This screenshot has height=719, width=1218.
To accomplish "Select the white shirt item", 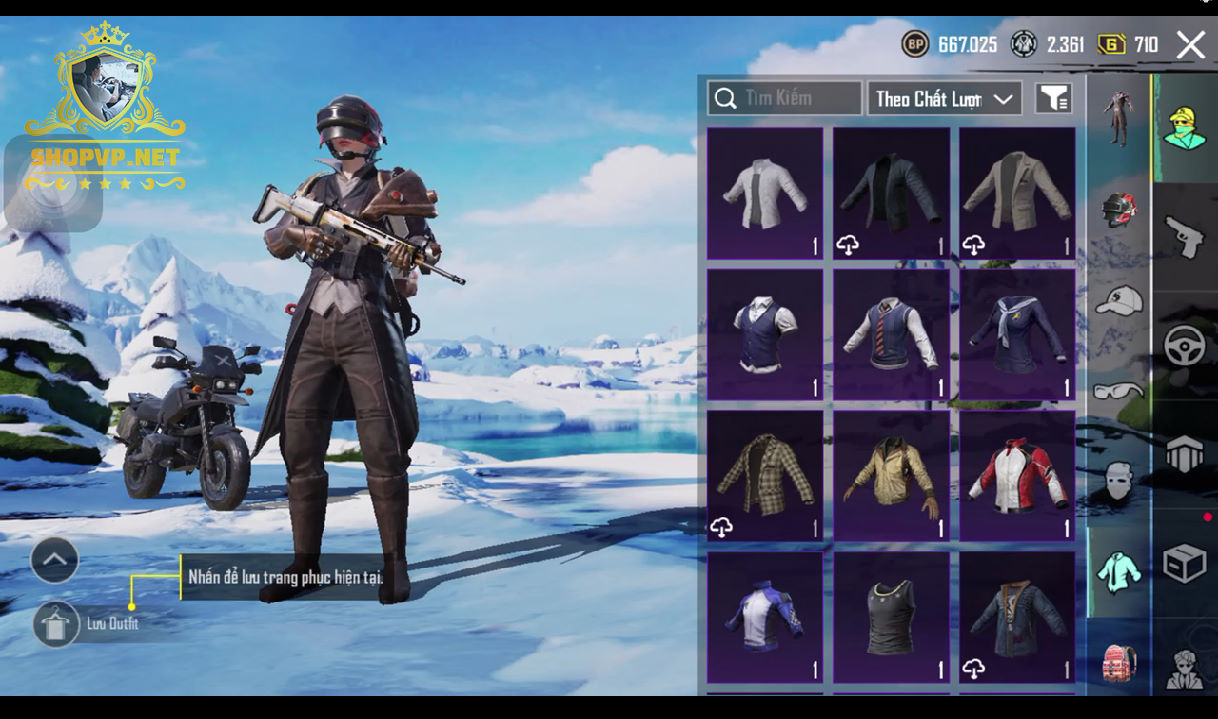I will tap(765, 193).
